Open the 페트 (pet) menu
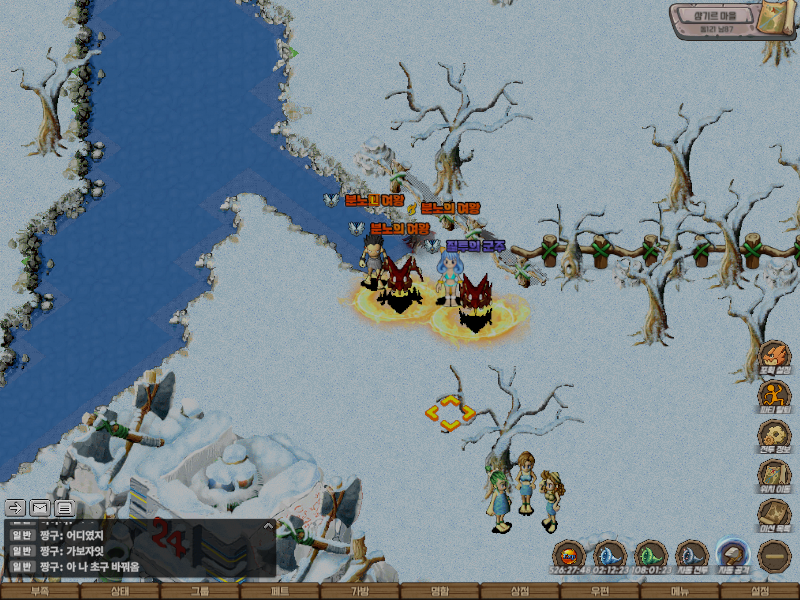Image resolution: width=800 pixels, height=600 pixels. click(280, 592)
